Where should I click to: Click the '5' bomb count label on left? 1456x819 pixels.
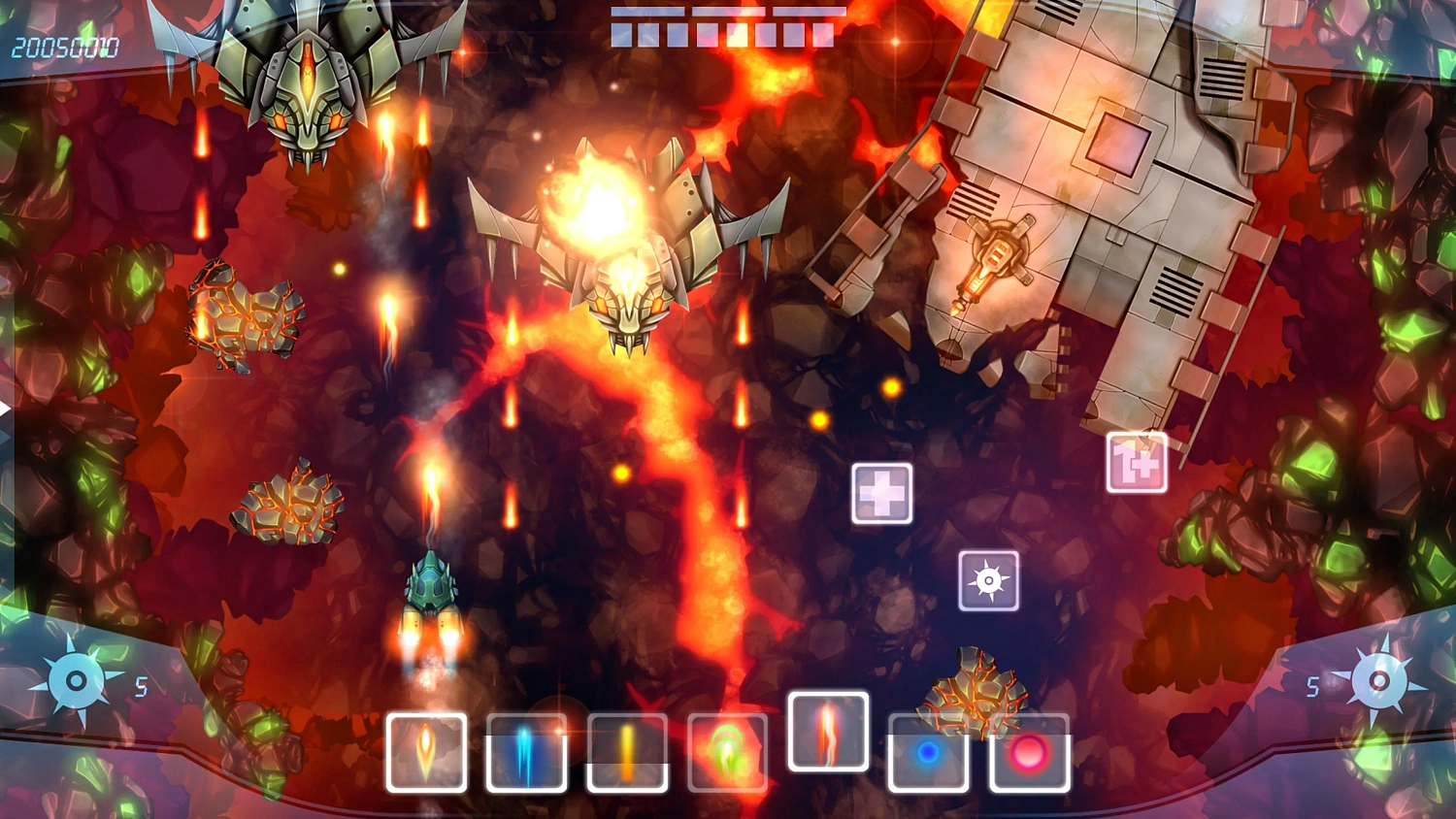pyautogui.click(x=141, y=685)
